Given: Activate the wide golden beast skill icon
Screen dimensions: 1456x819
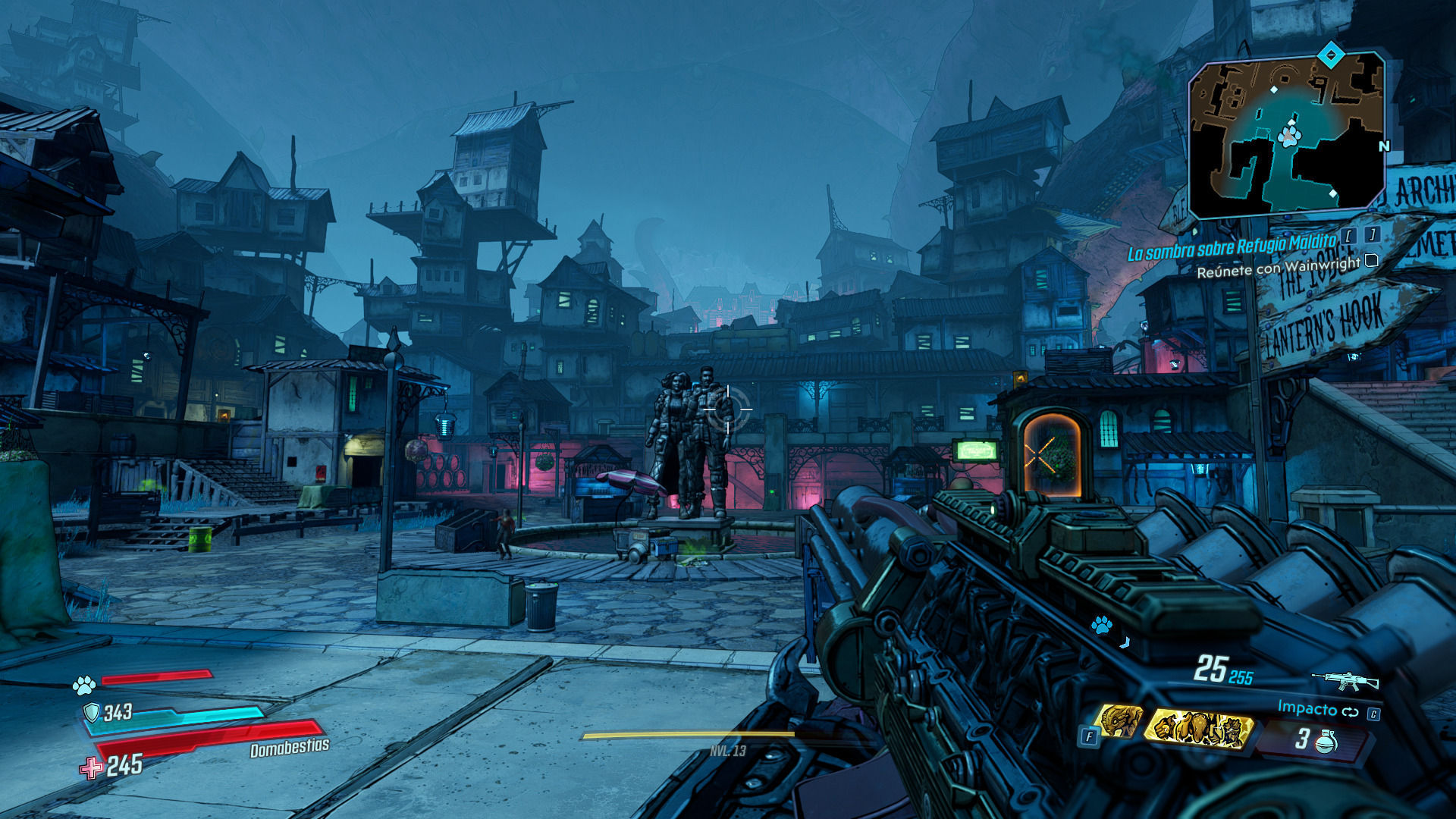Looking at the screenshot, I should (1197, 729).
